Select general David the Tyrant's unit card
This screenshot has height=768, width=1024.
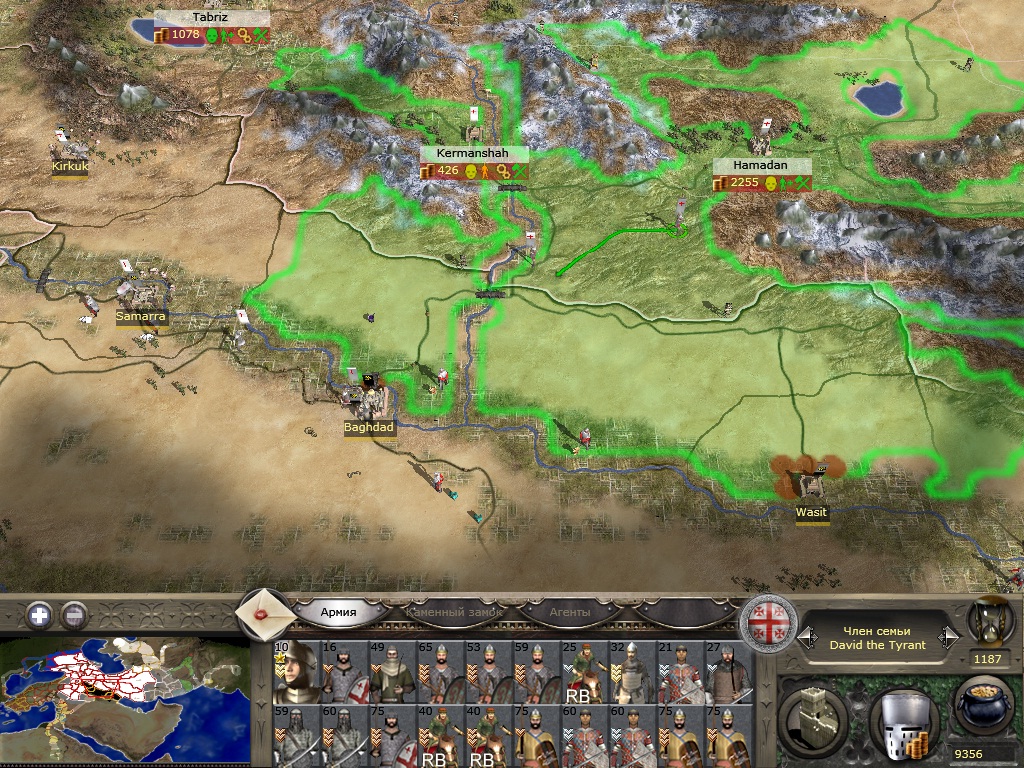coord(295,671)
